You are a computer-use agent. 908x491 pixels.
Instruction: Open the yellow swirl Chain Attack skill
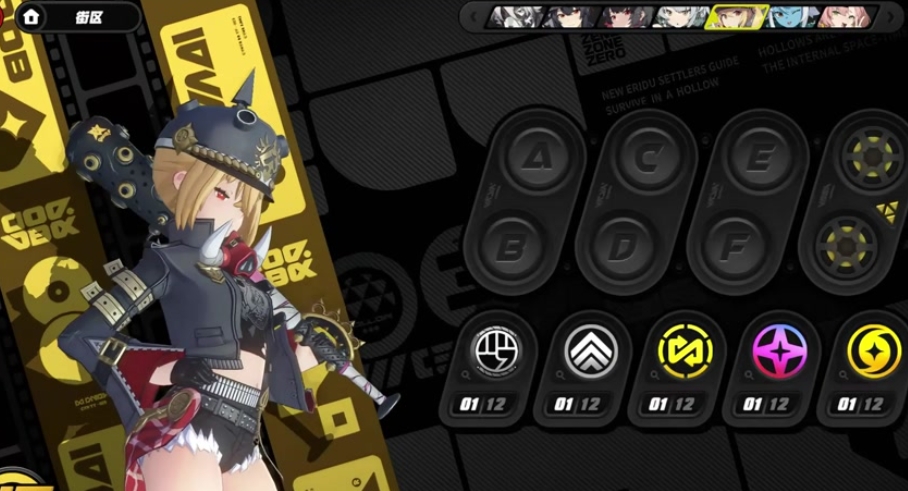pyautogui.click(x=873, y=351)
